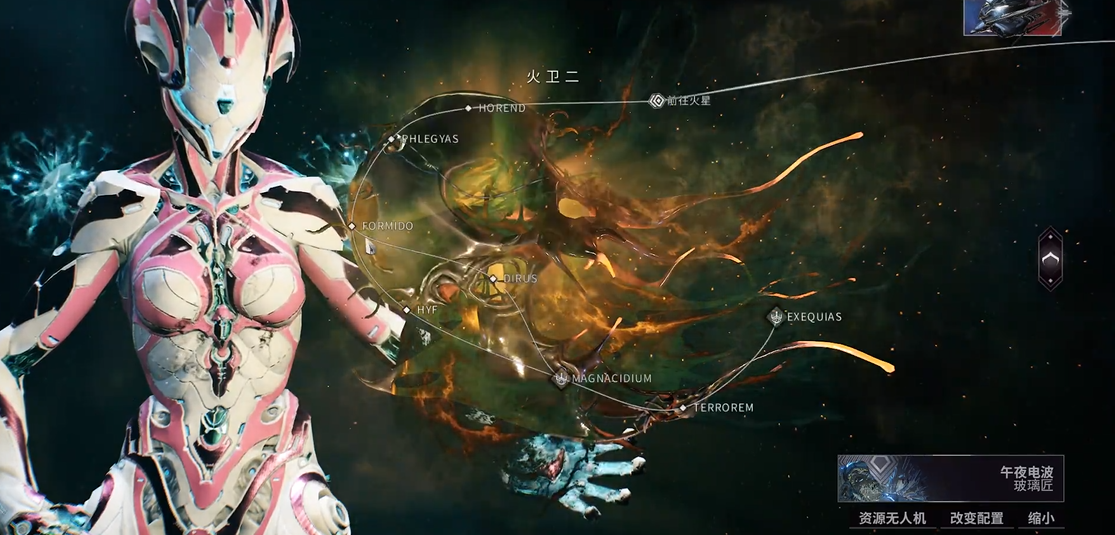Open the 午夜电波 玻璃匠 Nightwave panel
This screenshot has height=535, width=1115.
(x=950, y=478)
